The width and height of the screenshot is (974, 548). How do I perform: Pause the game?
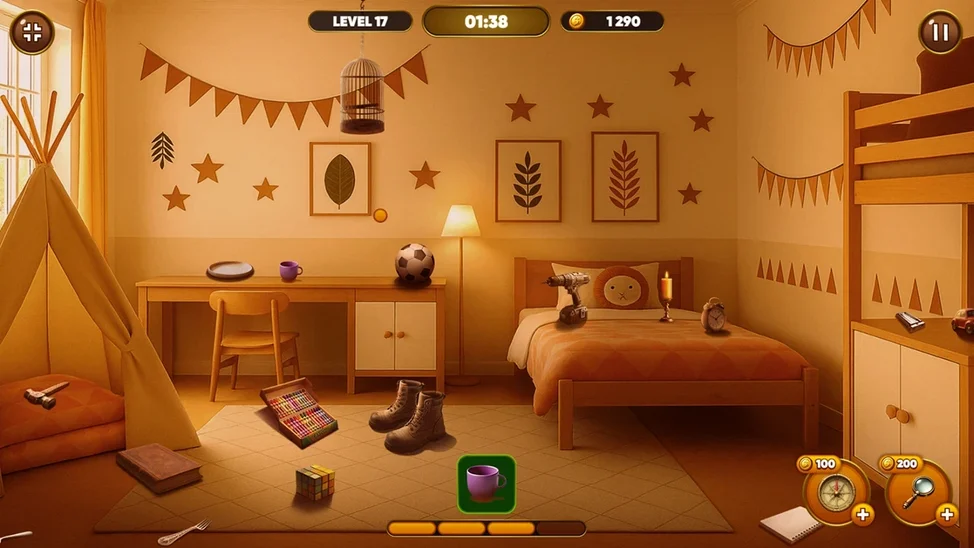939,32
